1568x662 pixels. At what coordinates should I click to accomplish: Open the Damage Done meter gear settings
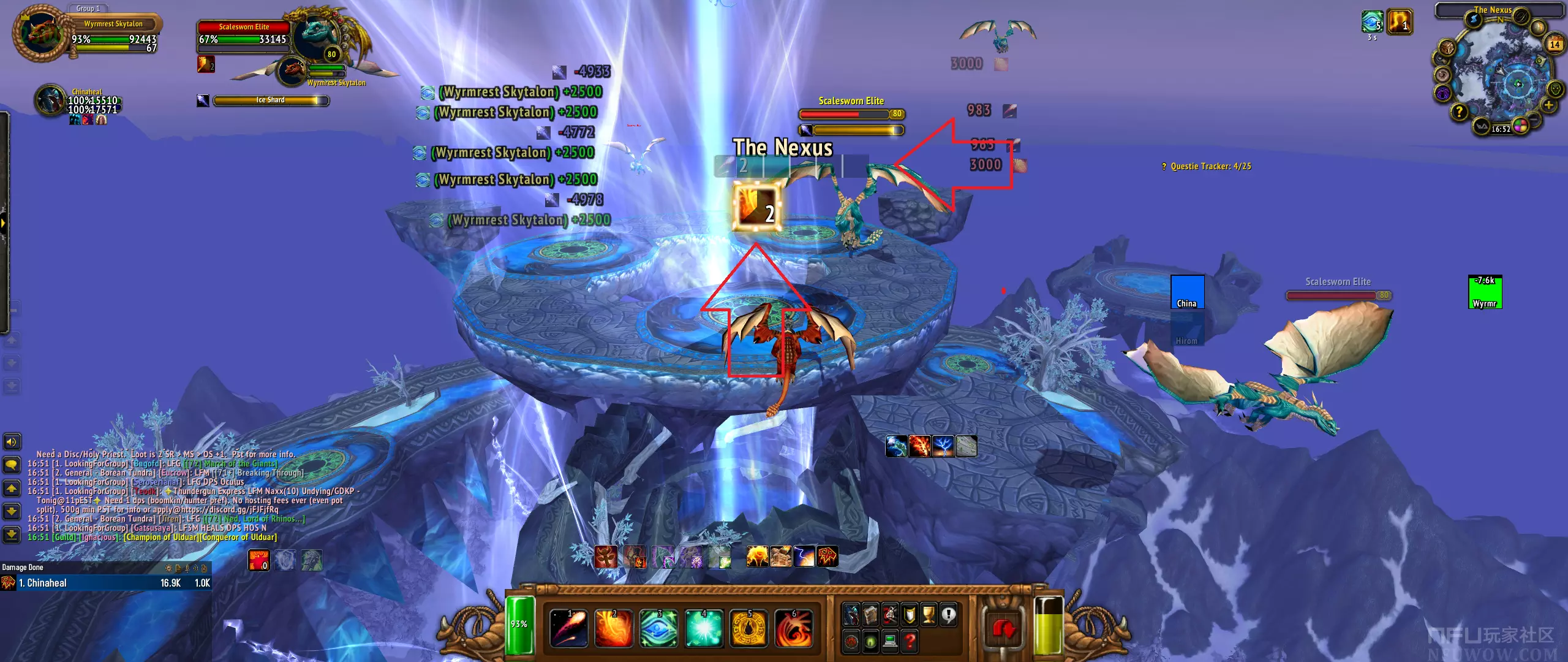click(x=168, y=568)
